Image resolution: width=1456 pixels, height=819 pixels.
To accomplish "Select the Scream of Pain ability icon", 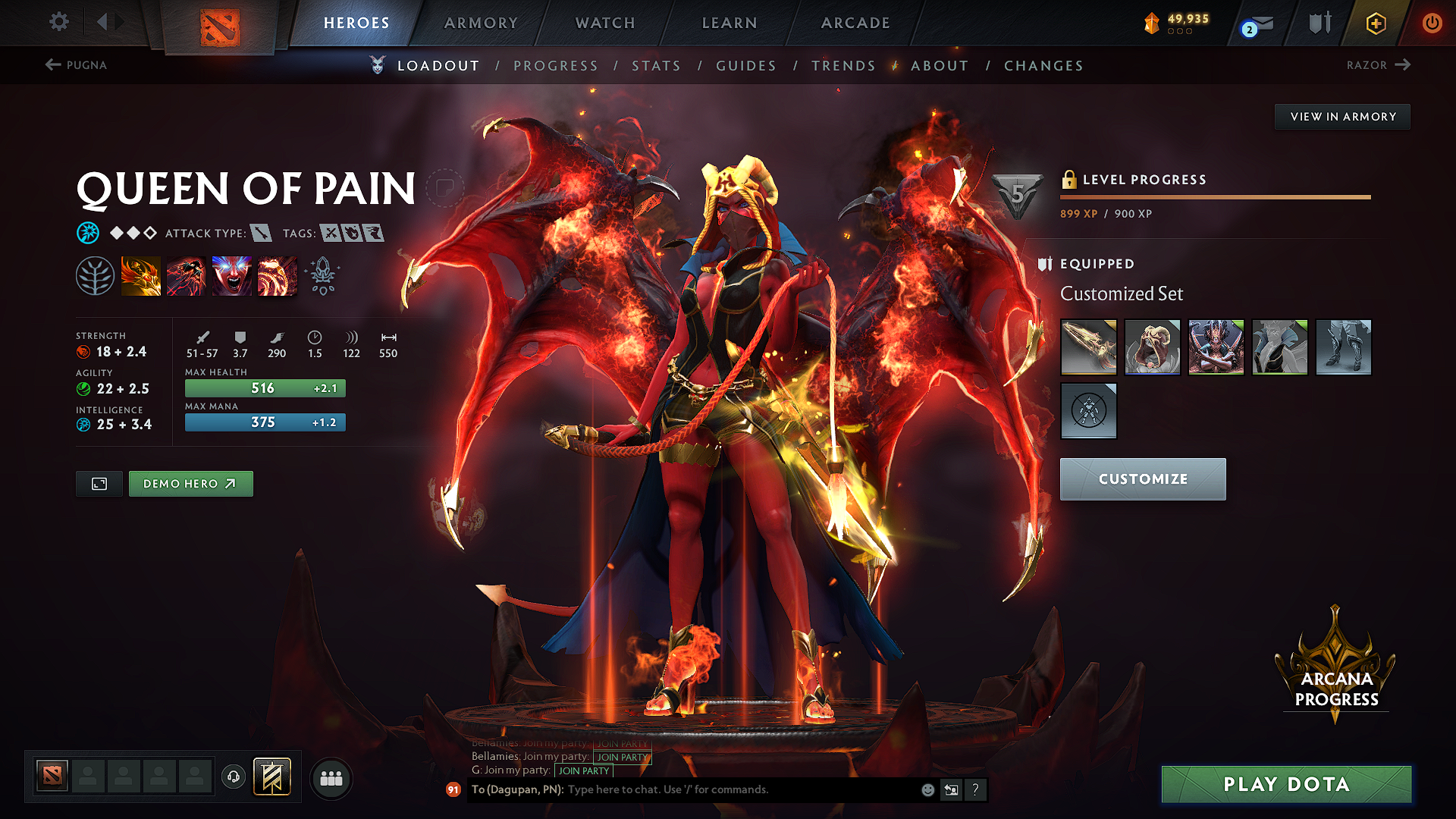I will (231, 275).
